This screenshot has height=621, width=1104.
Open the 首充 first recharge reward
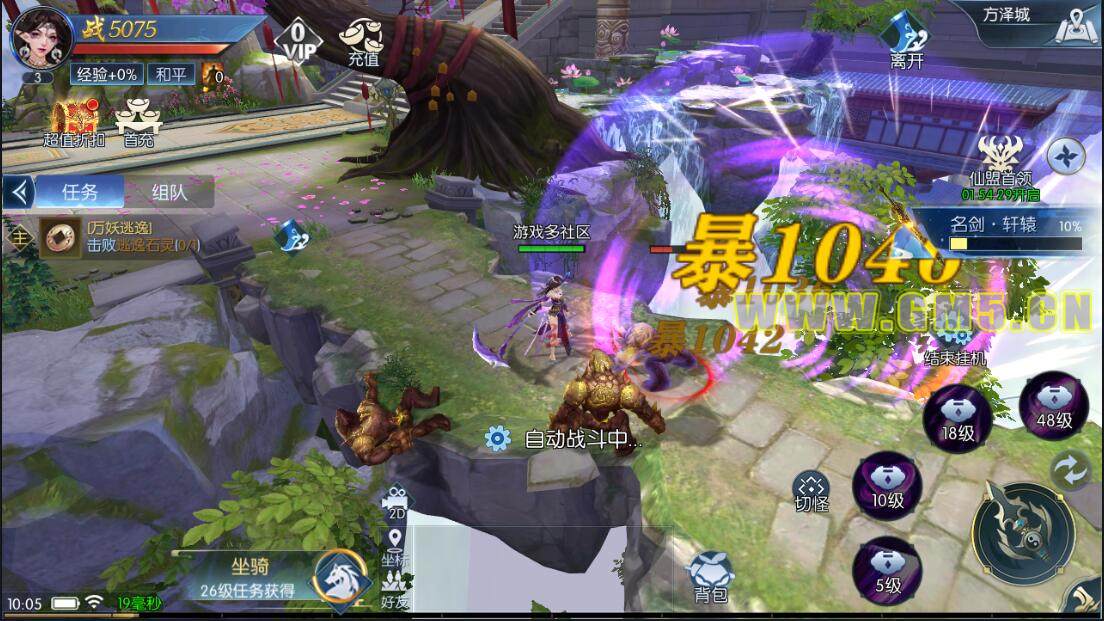point(138,123)
